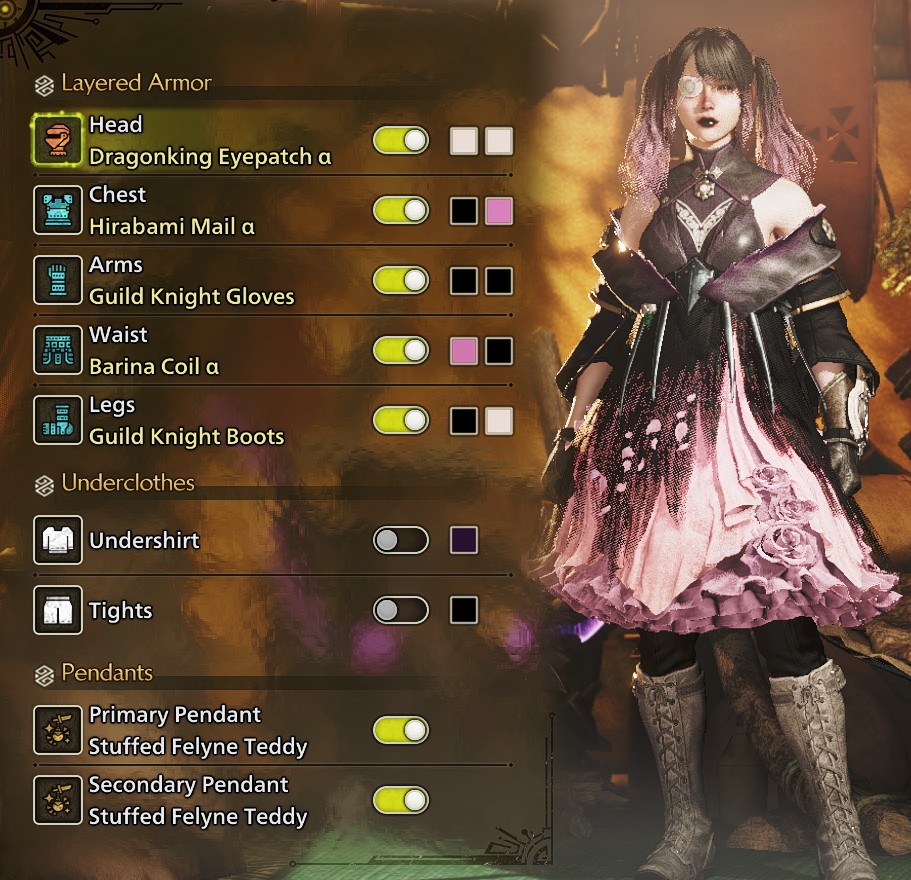Click the pink color swatch for Waist
911x880 pixels.
click(463, 351)
